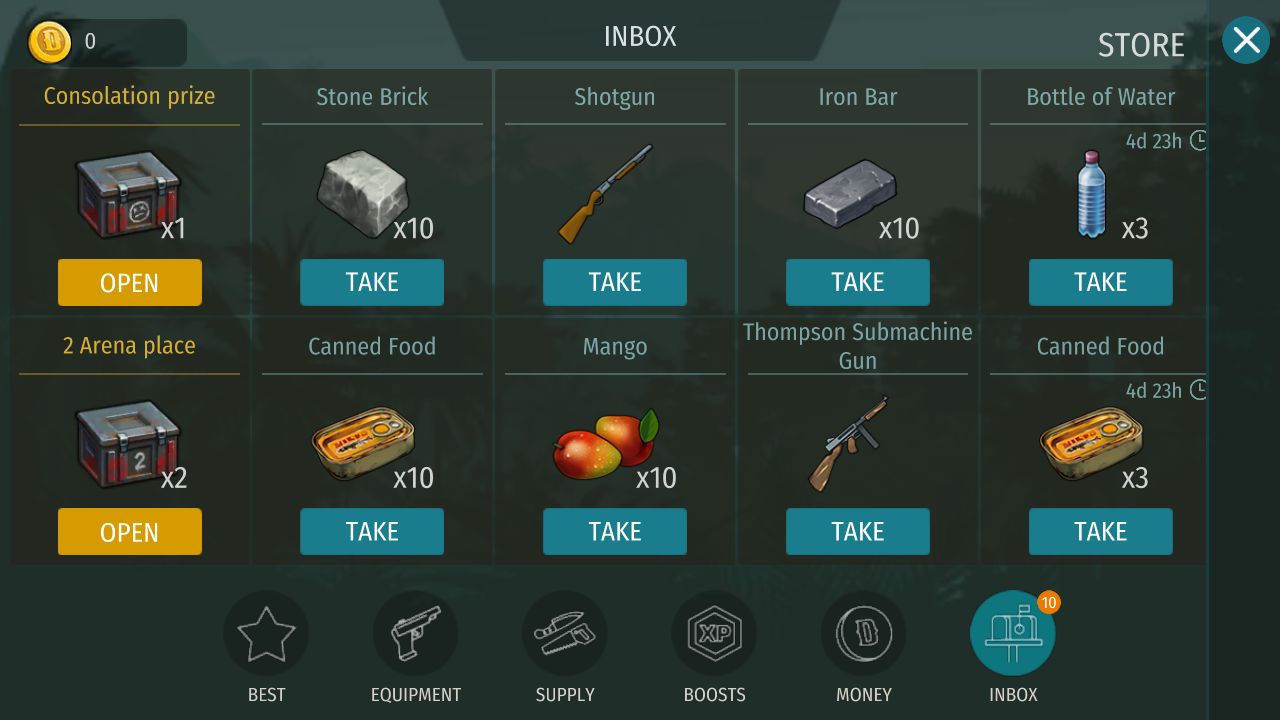1280x720 pixels.
Task: Open the Consolation prize crate
Action: pos(129,282)
